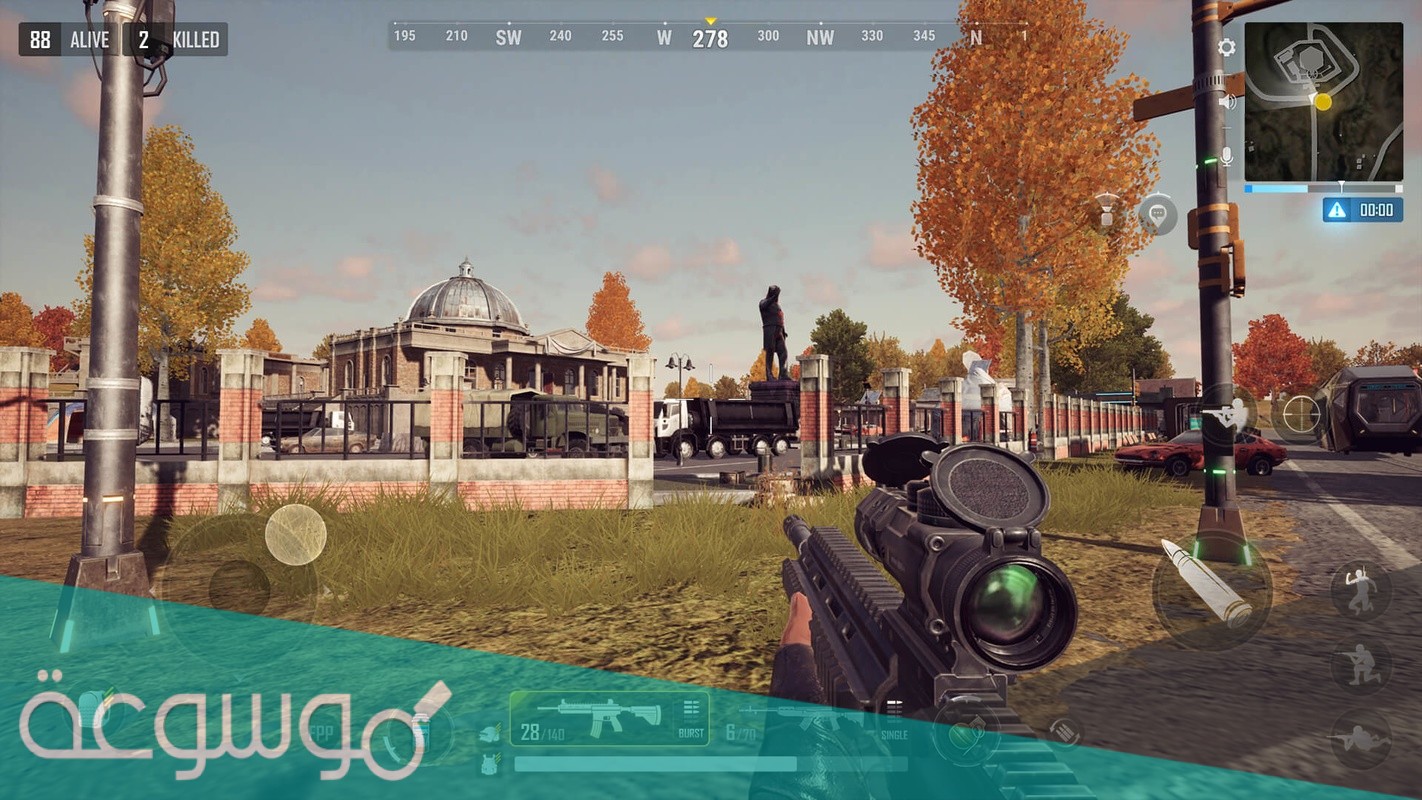Tap the parachute drop marker icon
This screenshot has width=1422, height=800.
1106,212
